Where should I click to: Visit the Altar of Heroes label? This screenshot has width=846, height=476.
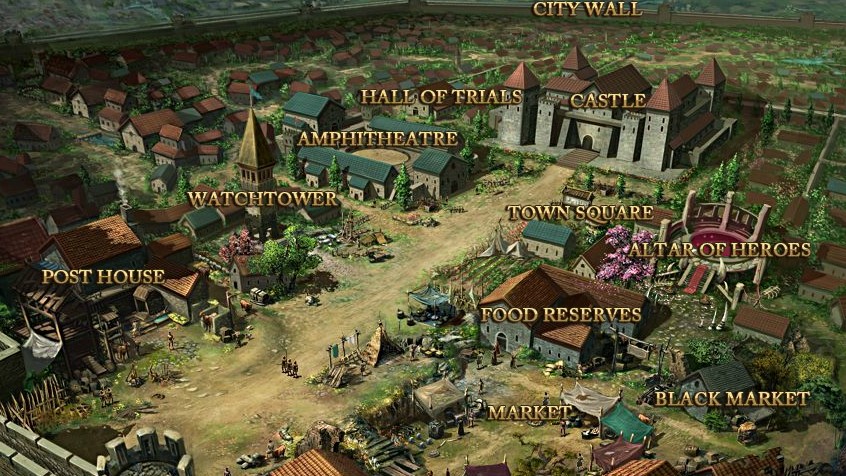[x=719, y=249]
